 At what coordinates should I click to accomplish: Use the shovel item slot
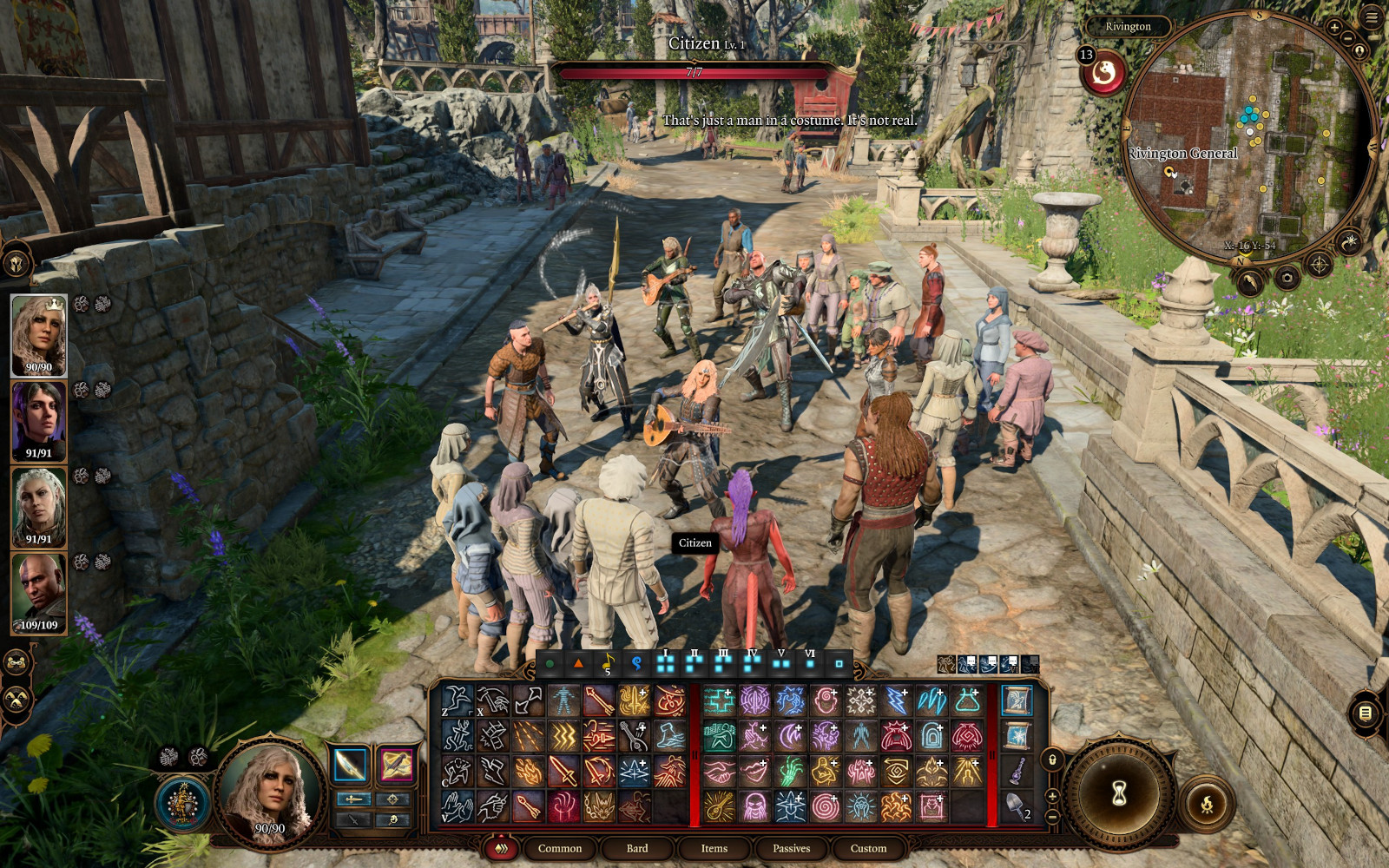click(x=1016, y=806)
